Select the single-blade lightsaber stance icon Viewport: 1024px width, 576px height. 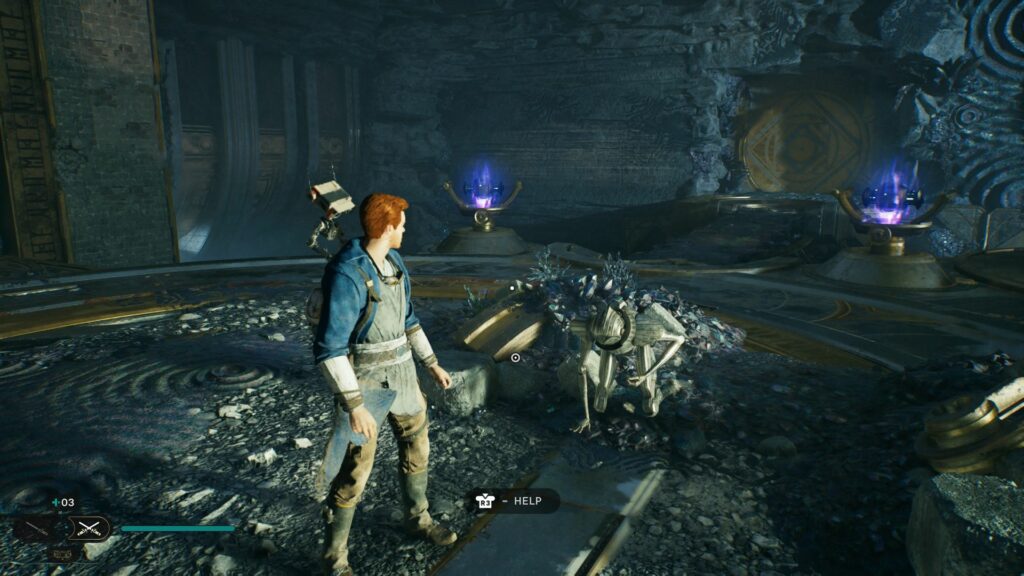click(38, 528)
